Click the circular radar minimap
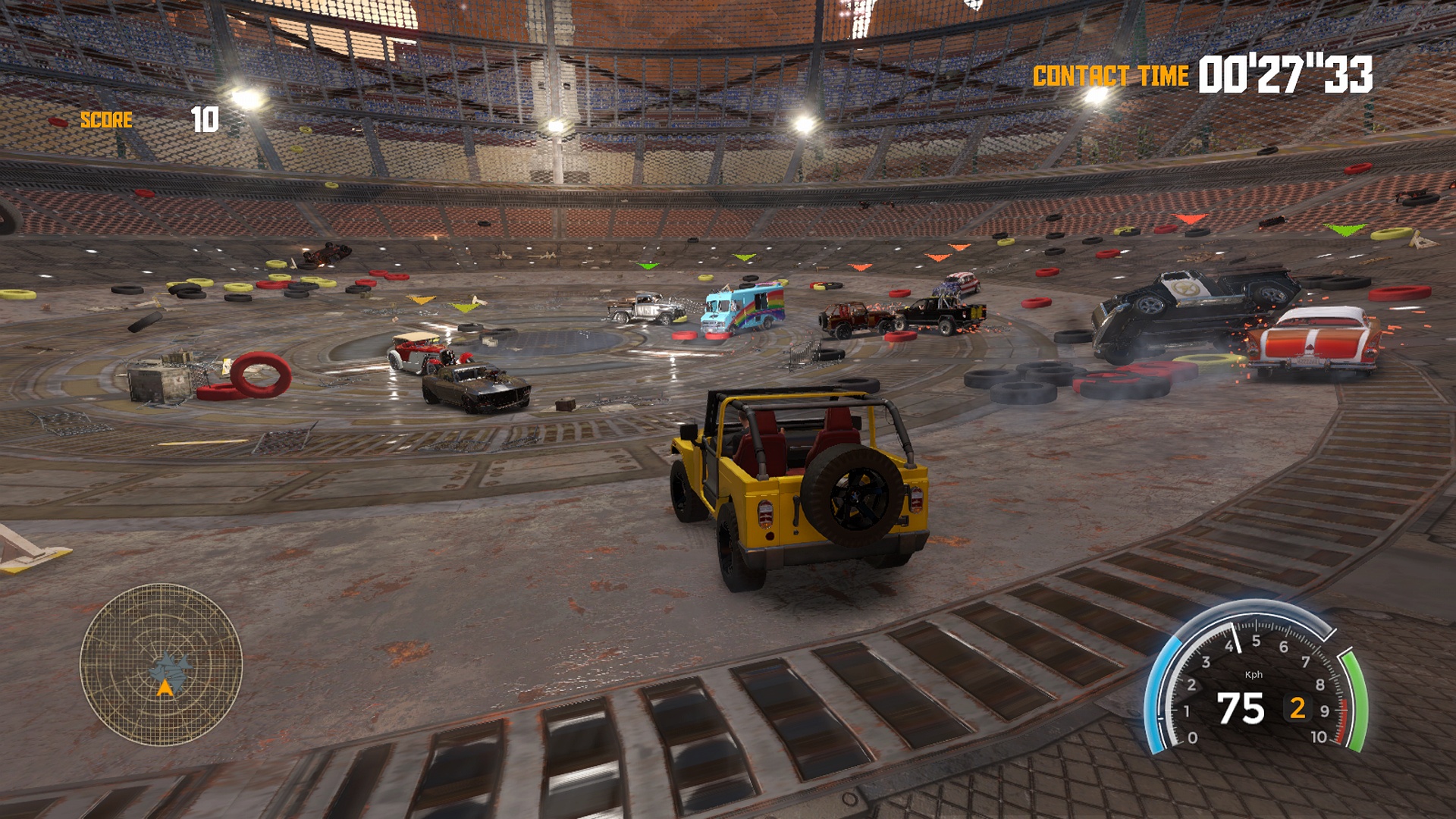This screenshot has height=819, width=1456. (x=161, y=664)
